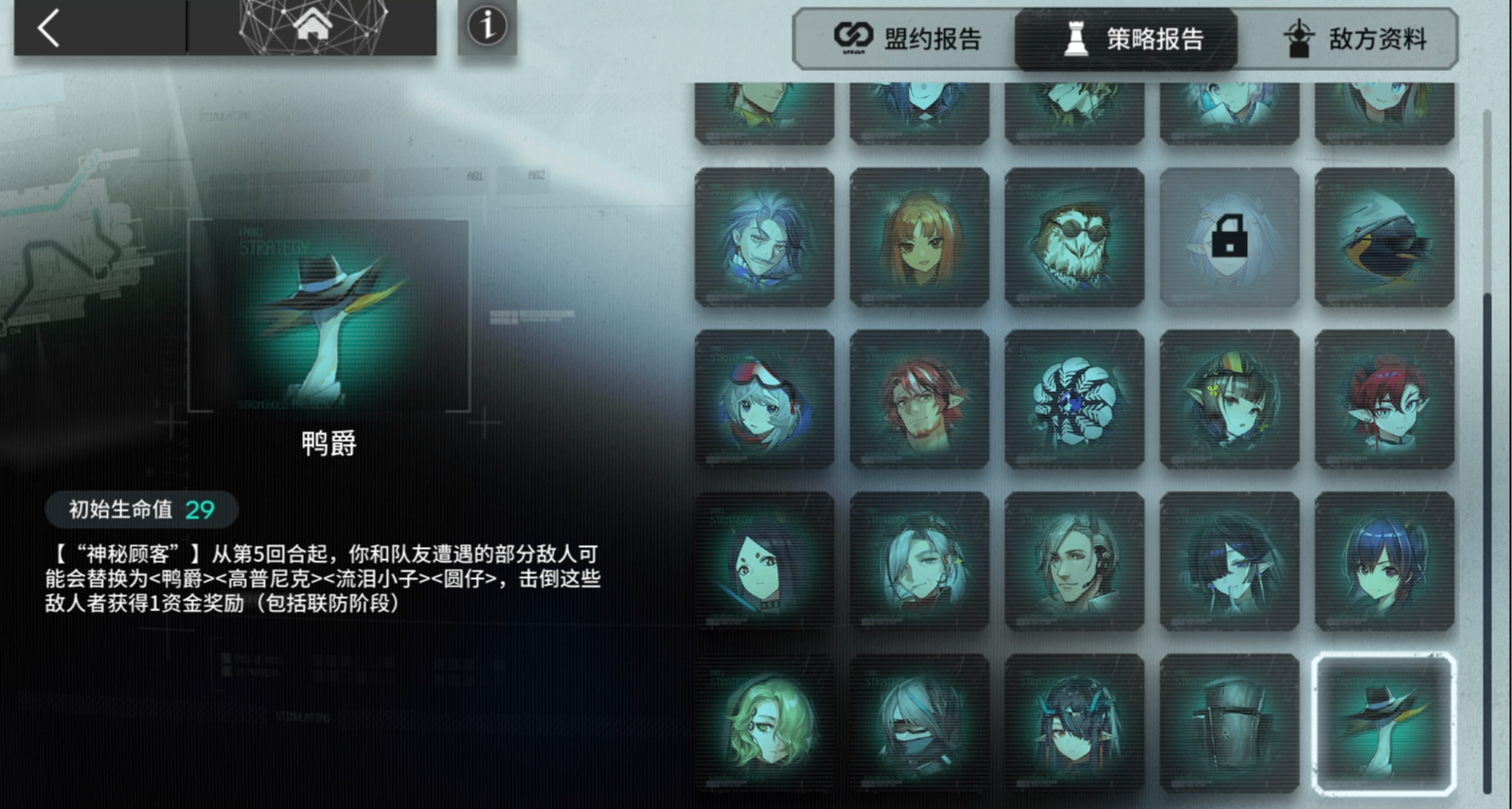Click the armored bucket portrait
The image size is (1512, 809).
(1228, 722)
